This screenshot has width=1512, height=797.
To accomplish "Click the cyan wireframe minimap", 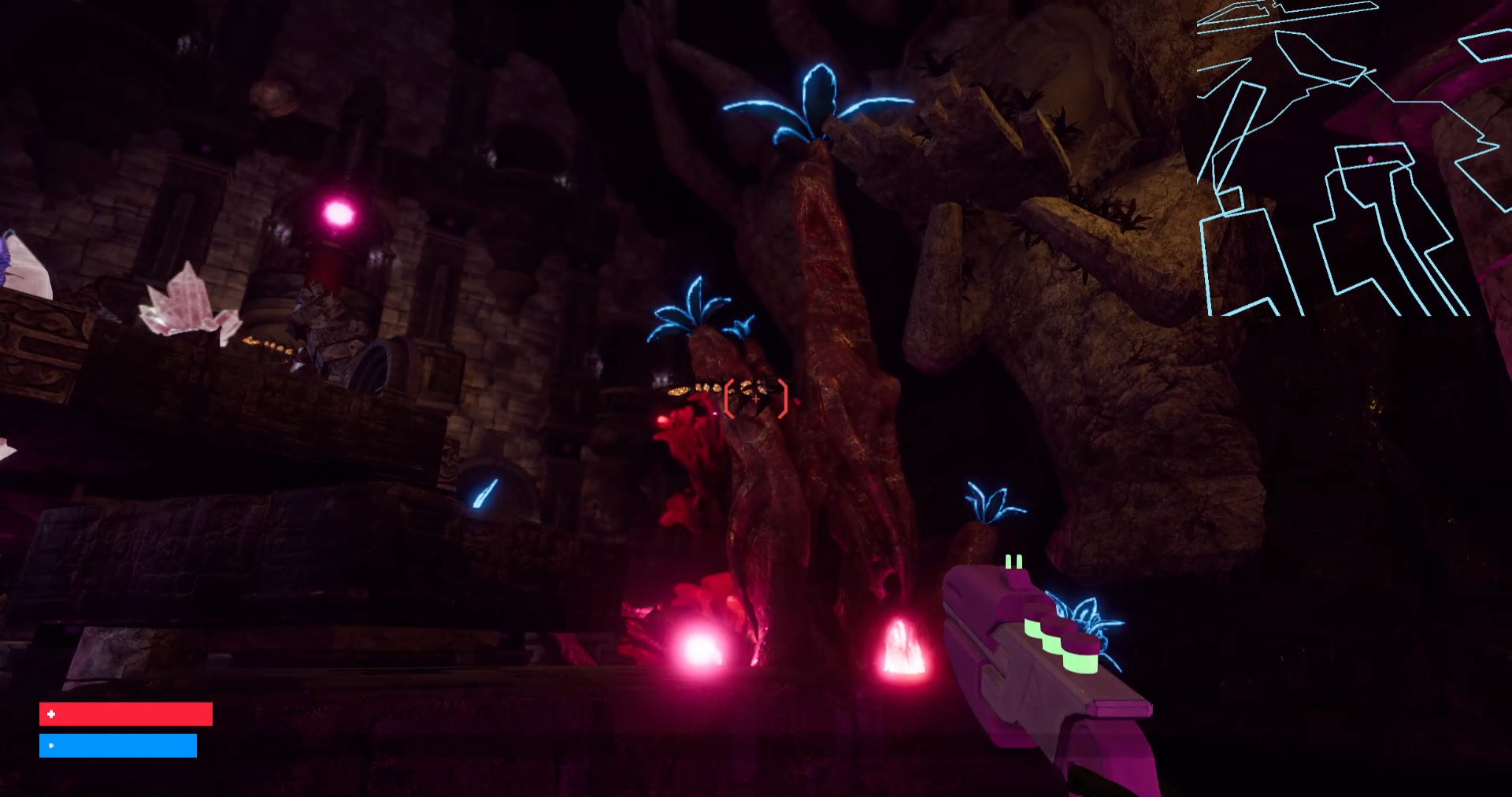I will coord(1353,158).
